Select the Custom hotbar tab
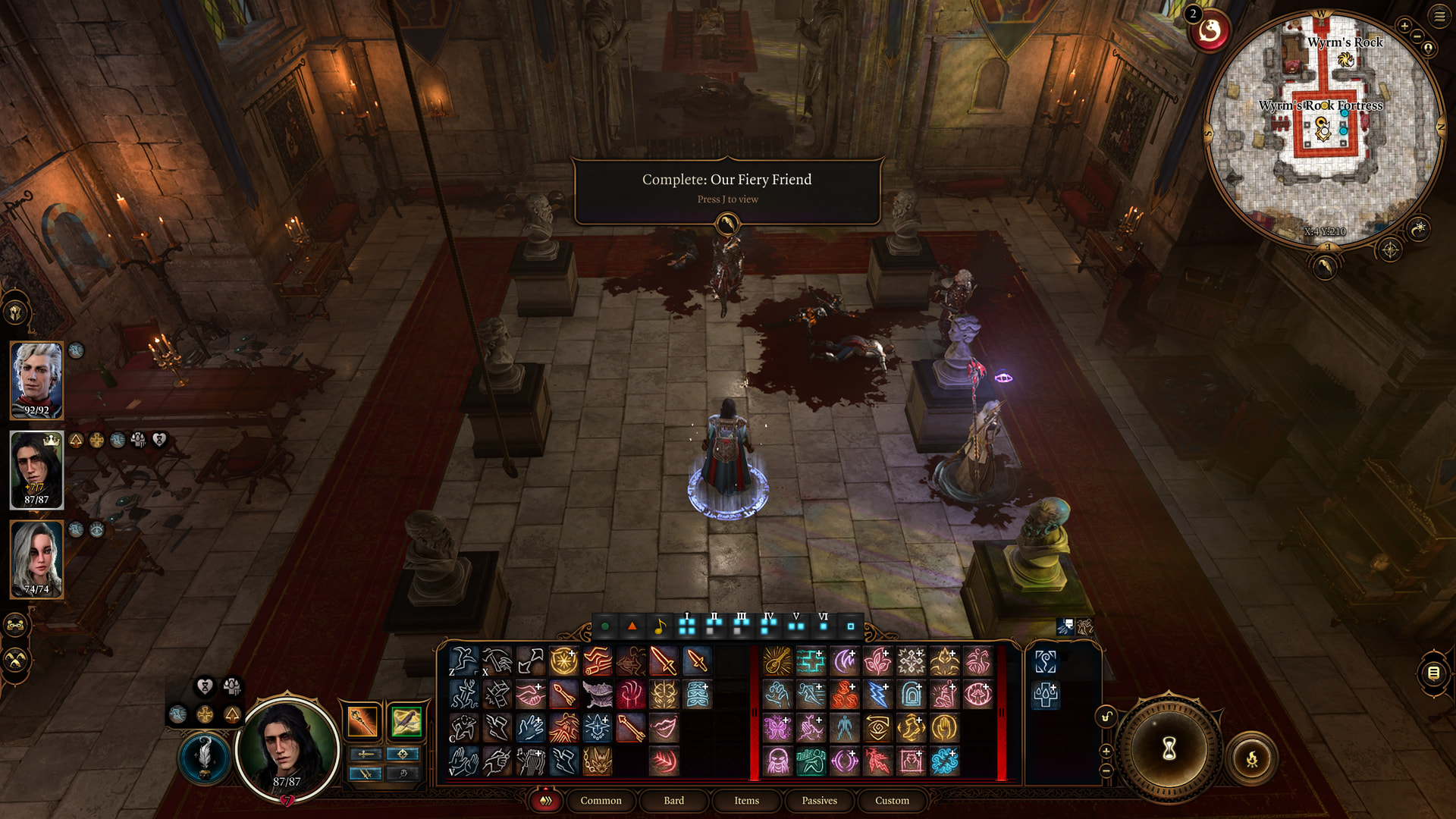The image size is (1456, 819). coord(892,800)
